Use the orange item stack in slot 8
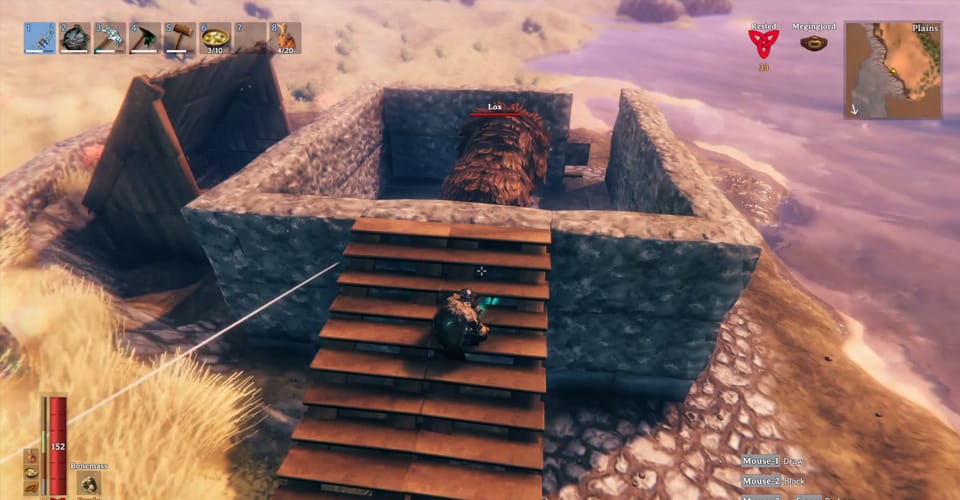Screen dimensions: 960x500 click(284, 38)
